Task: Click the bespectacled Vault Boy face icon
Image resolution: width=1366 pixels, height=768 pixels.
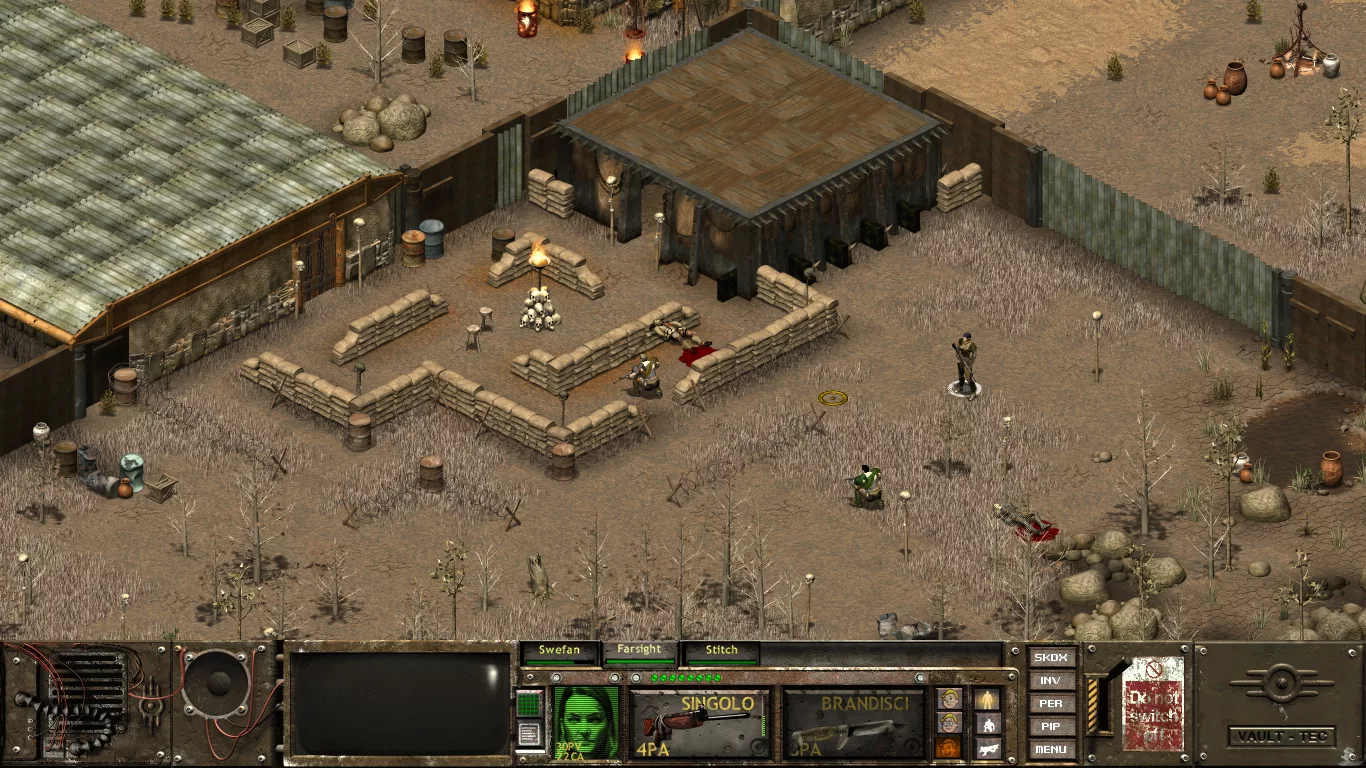Action: (949, 724)
